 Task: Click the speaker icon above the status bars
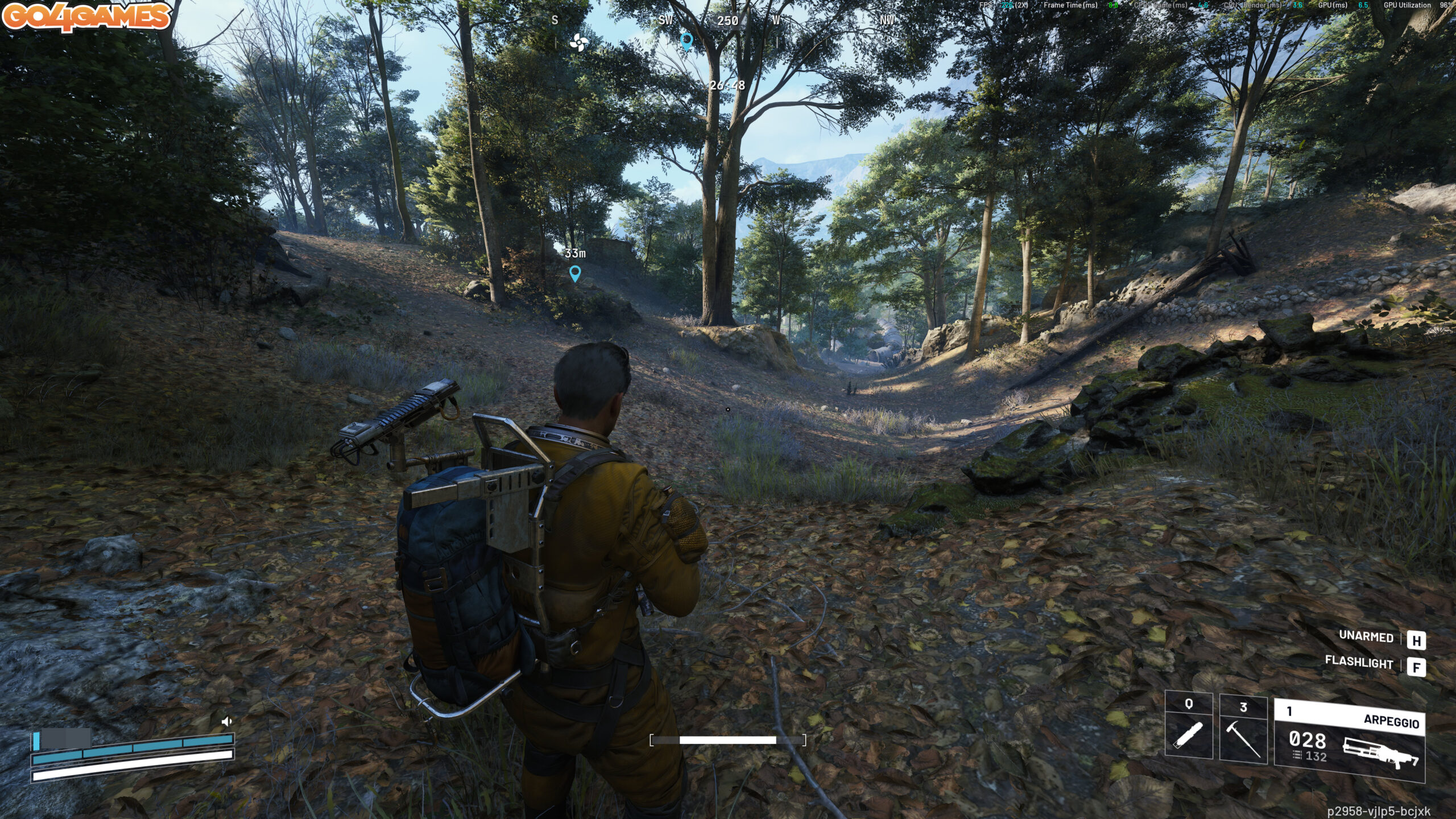226,722
